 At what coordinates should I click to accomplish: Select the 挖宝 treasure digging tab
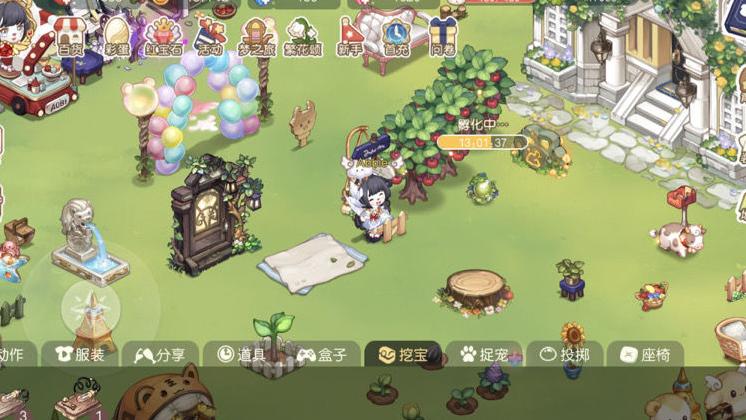(x=401, y=354)
